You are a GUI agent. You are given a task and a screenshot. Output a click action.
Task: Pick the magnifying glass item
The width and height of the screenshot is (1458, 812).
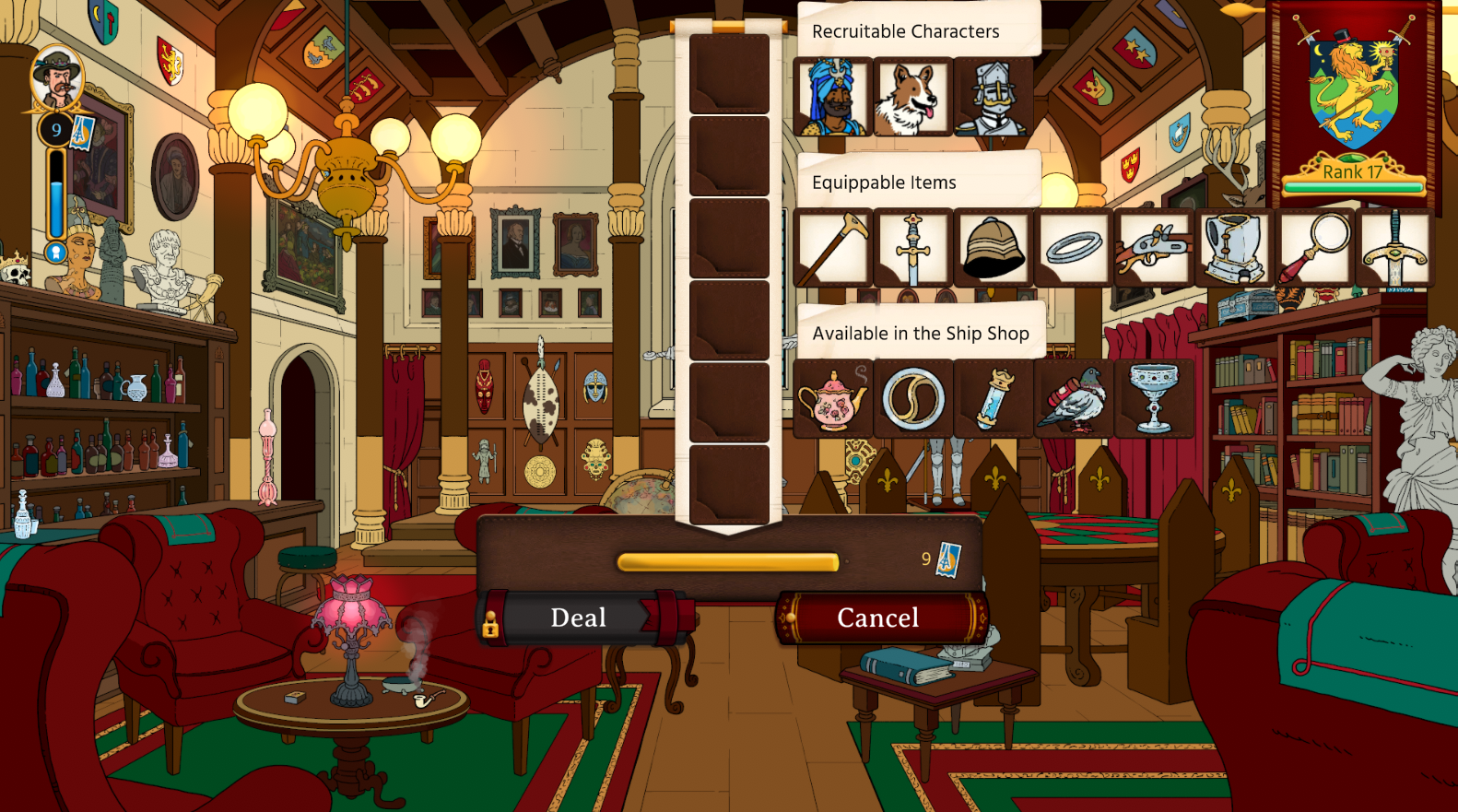click(x=1313, y=248)
